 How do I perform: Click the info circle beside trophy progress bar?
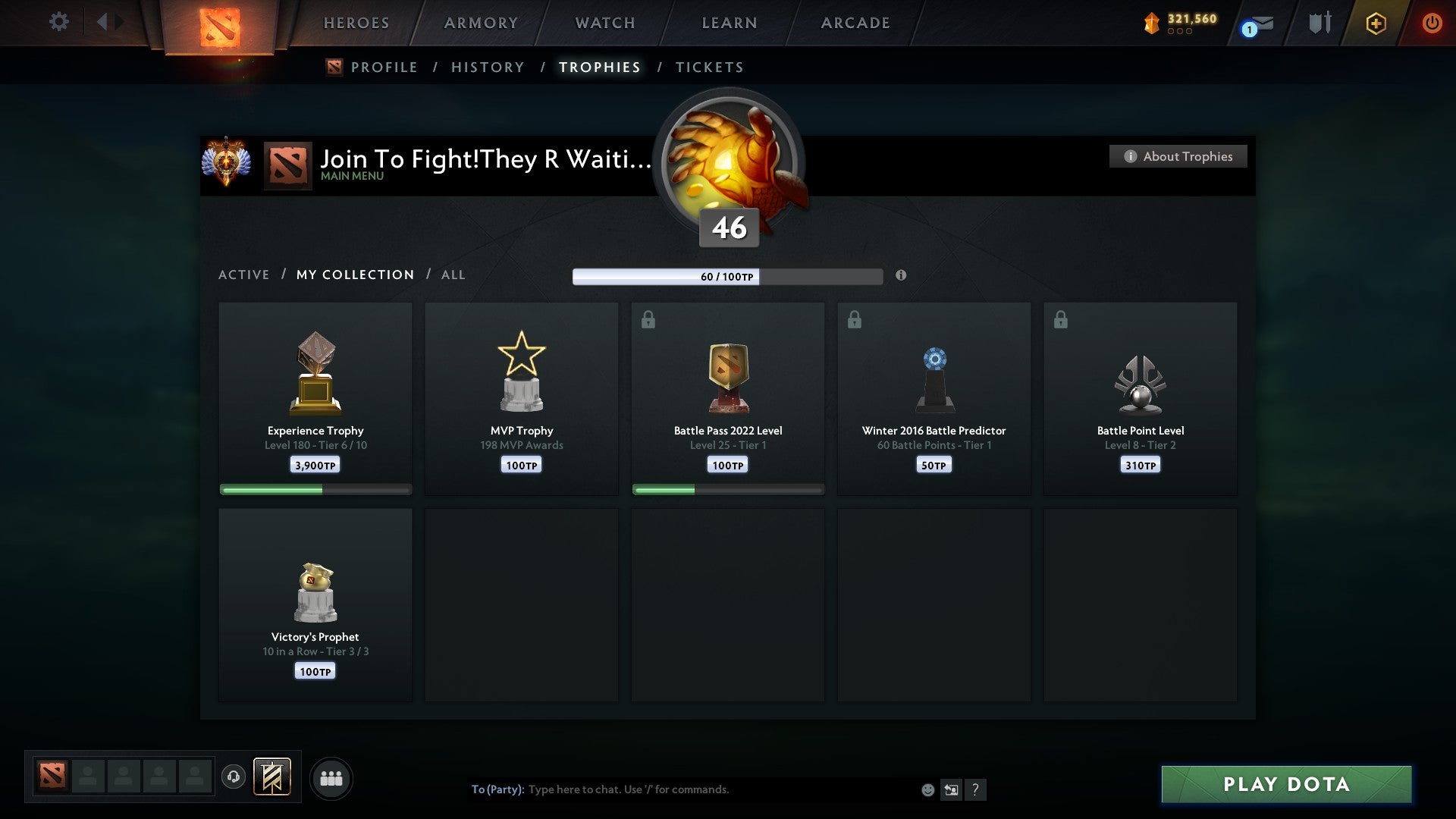click(901, 276)
